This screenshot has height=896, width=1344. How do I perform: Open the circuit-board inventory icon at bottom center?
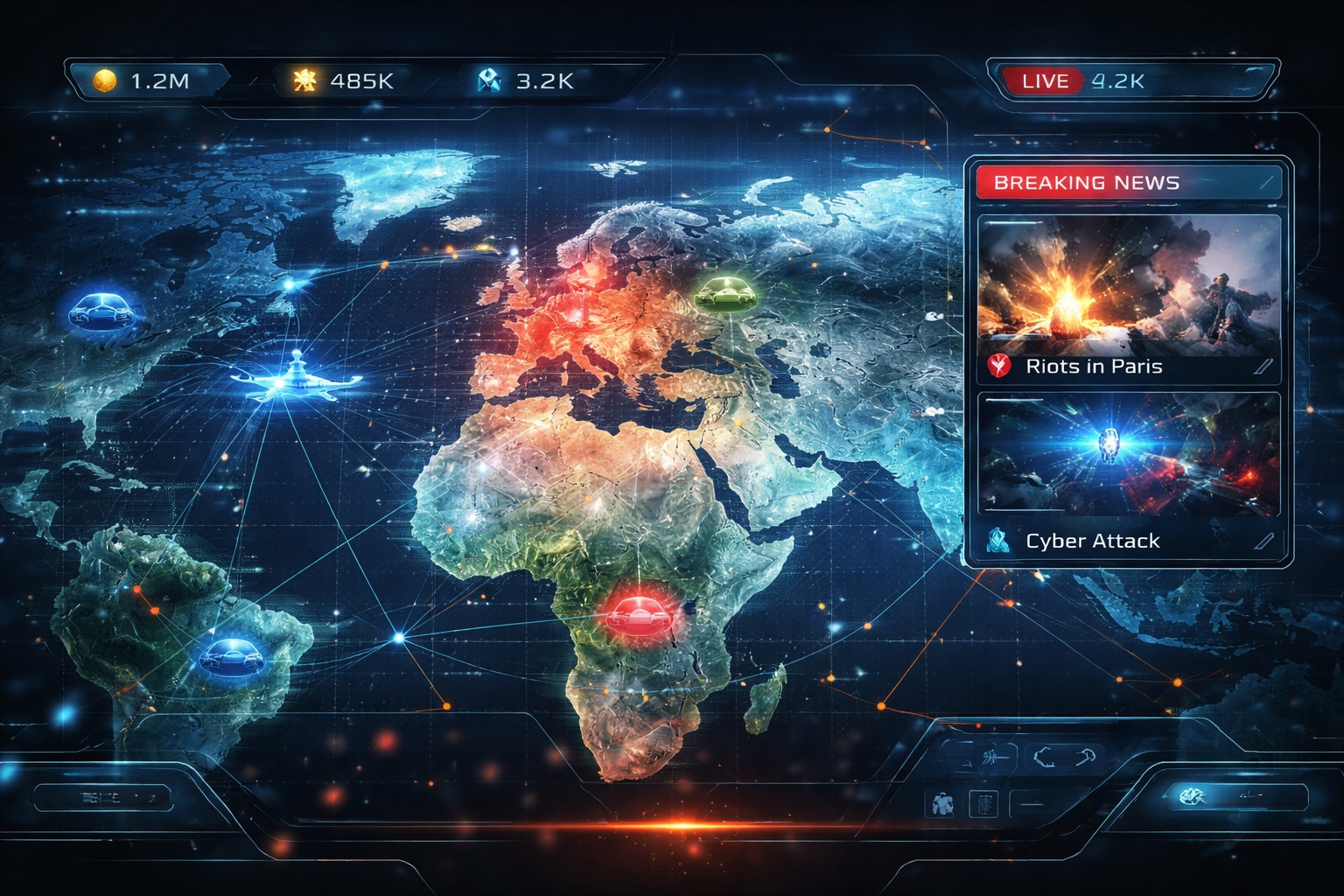pyautogui.click(x=983, y=803)
